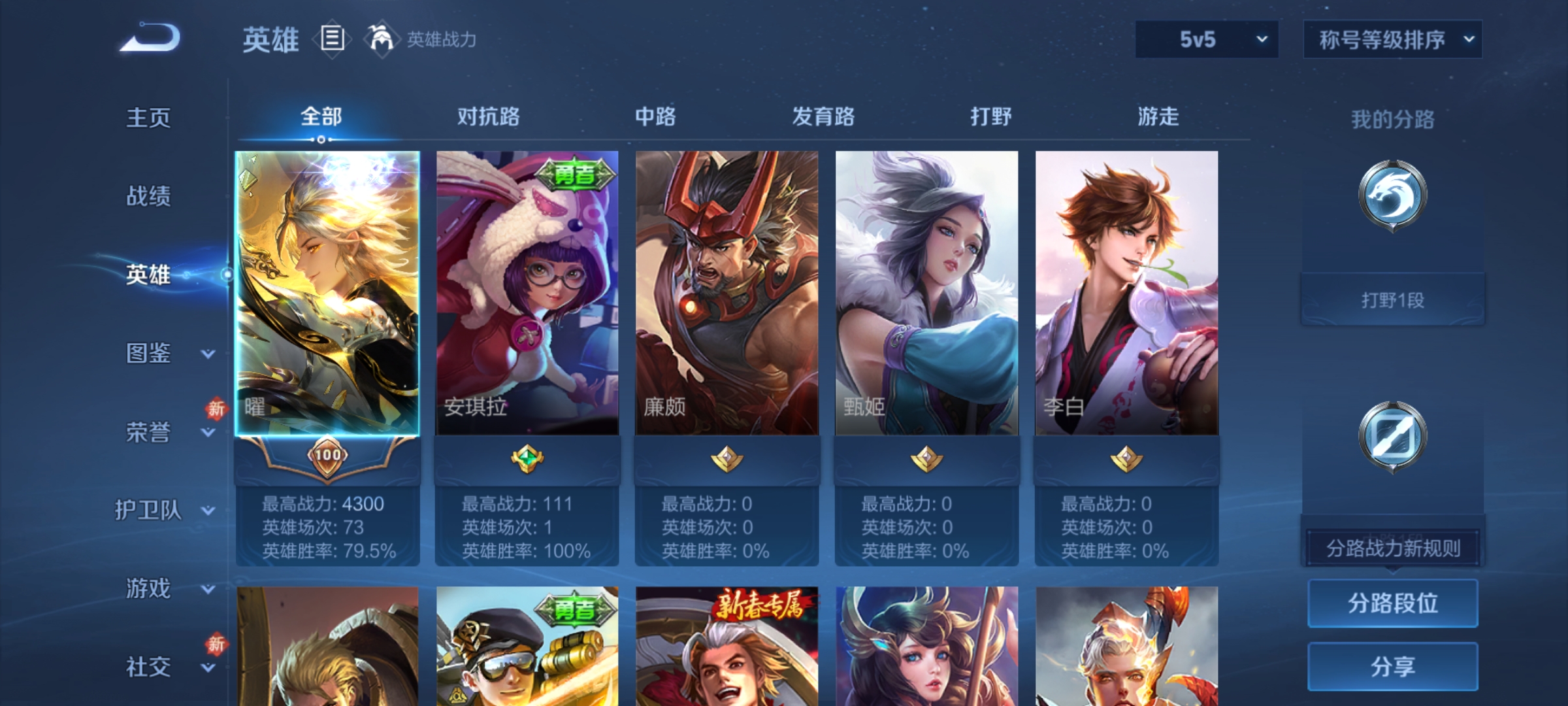Click the jungle lane rank icon above 打野1段
Screen dimensions: 1568x706
click(x=1392, y=209)
